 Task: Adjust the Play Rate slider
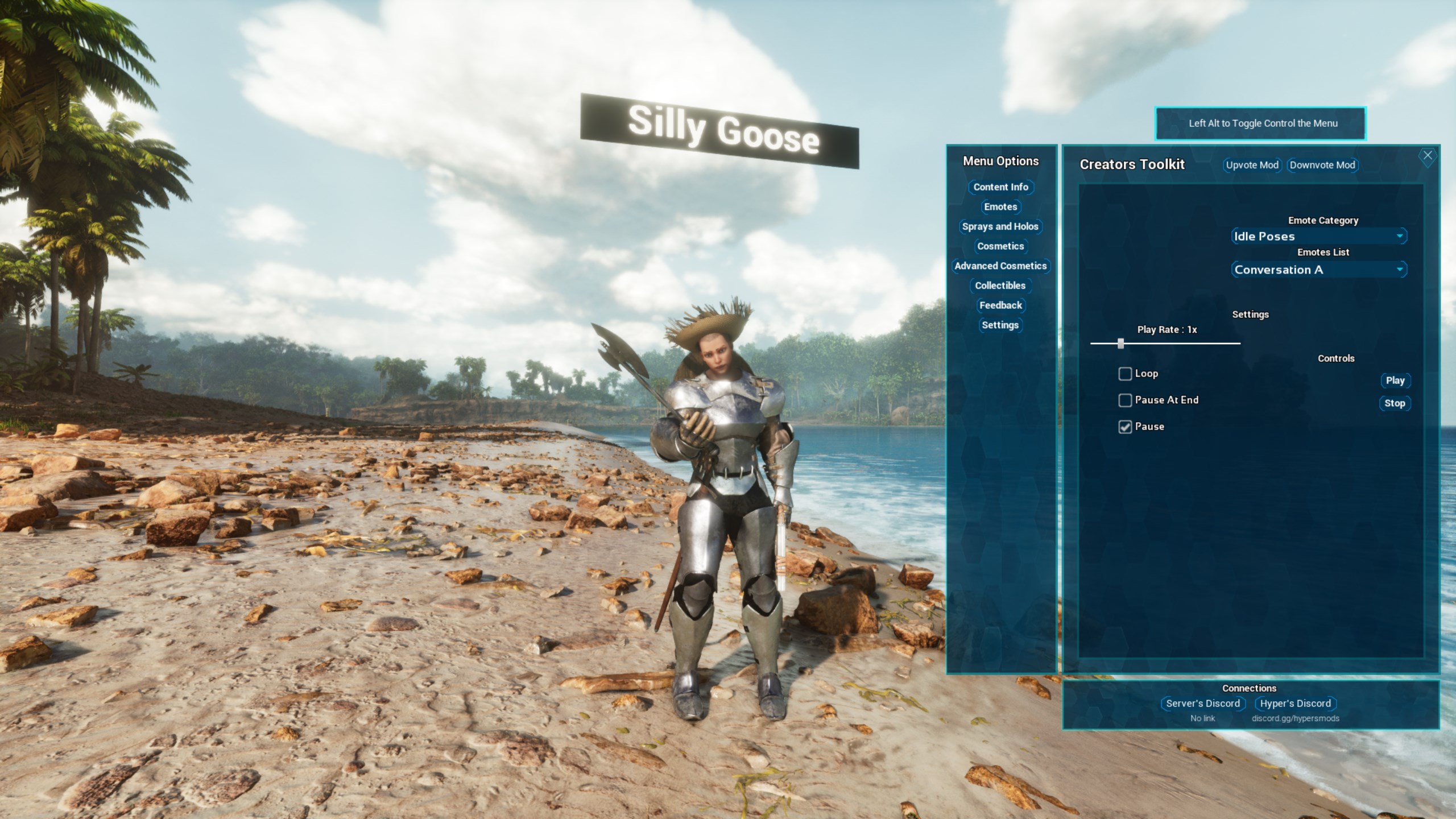tap(1120, 343)
